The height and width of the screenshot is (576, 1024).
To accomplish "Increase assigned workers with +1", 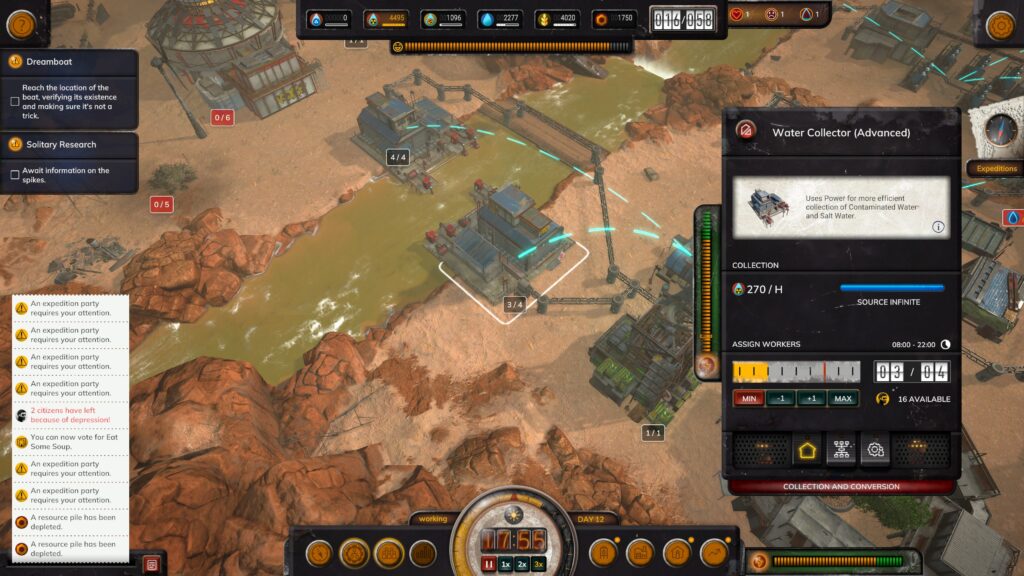I will (x=811, y=398).
